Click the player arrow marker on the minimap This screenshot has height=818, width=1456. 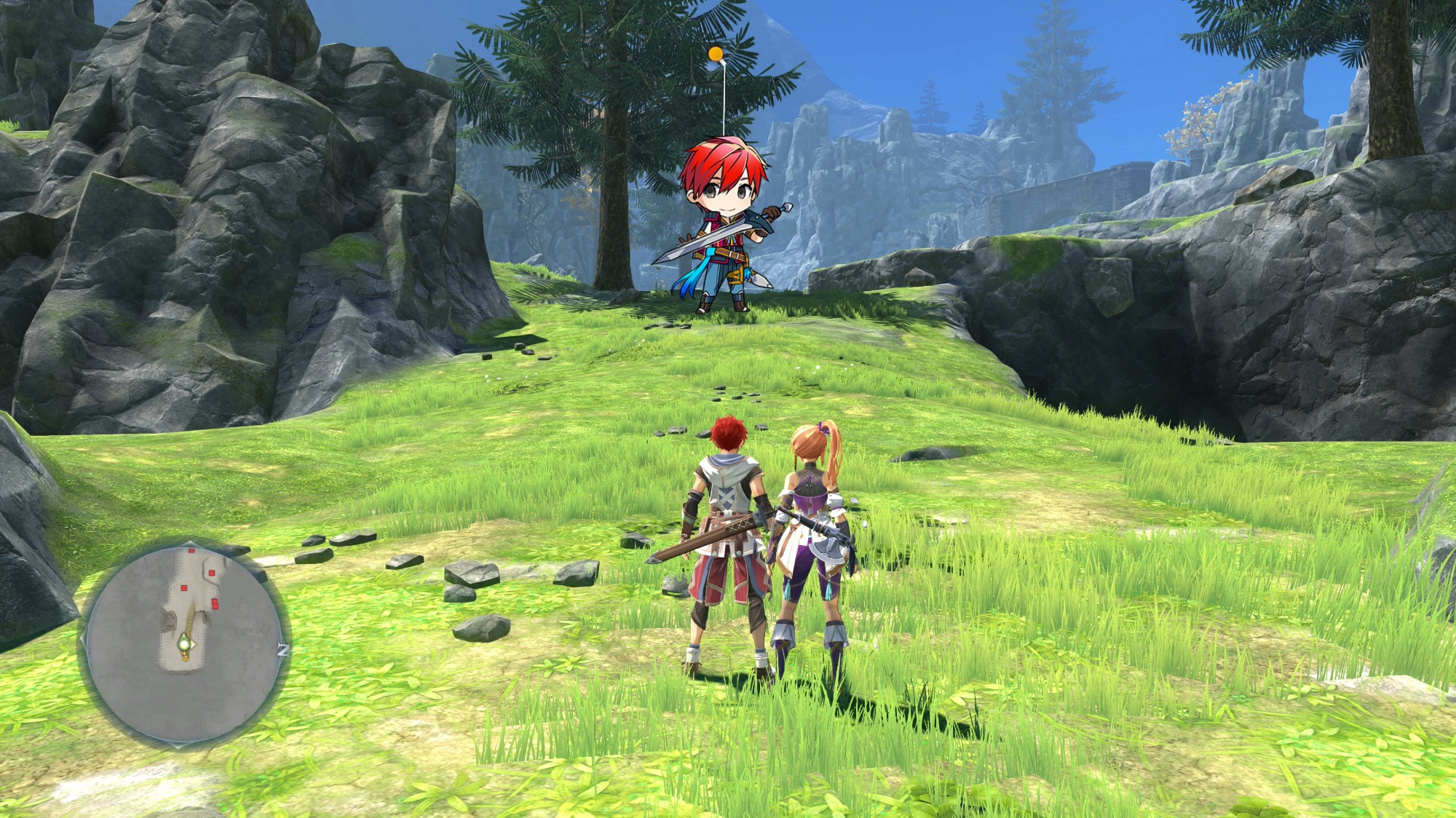pyautogui.click(x=186, y=644)
